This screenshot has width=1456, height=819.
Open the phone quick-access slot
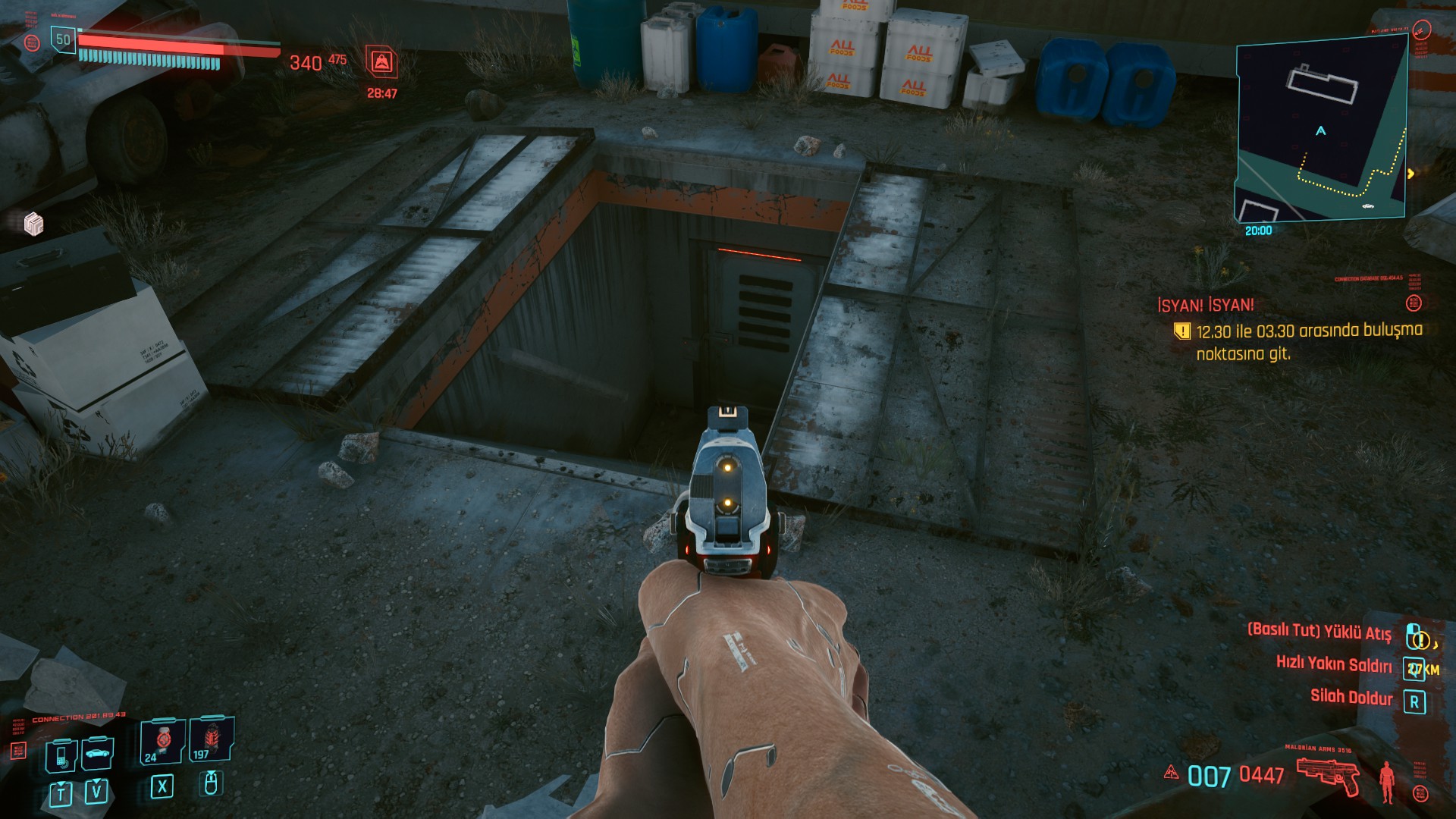pos(60,755)
